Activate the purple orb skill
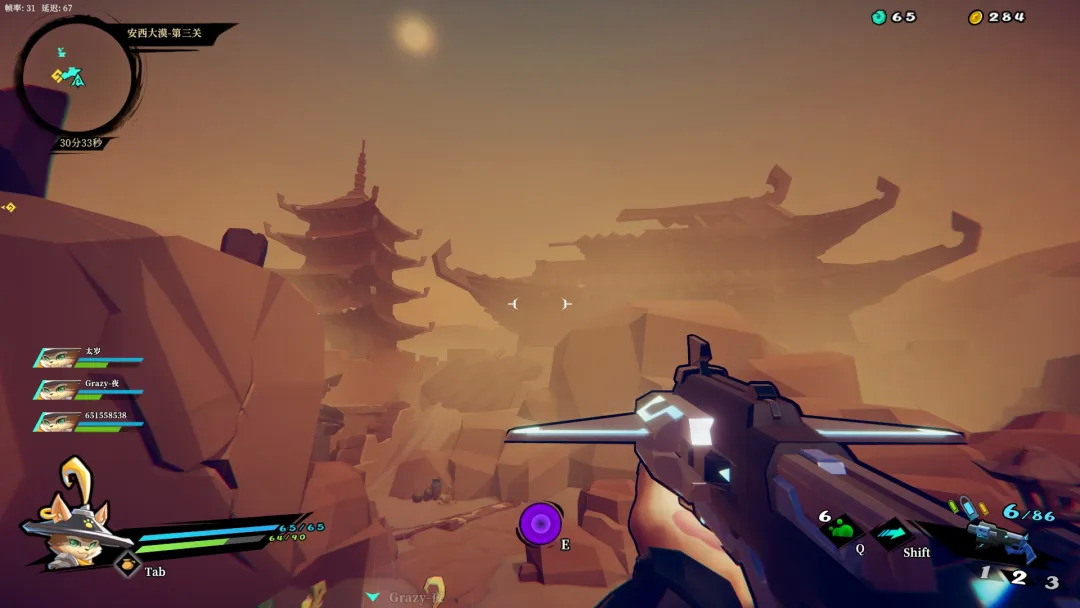1080x608 pixels. (x=540, y=524)
